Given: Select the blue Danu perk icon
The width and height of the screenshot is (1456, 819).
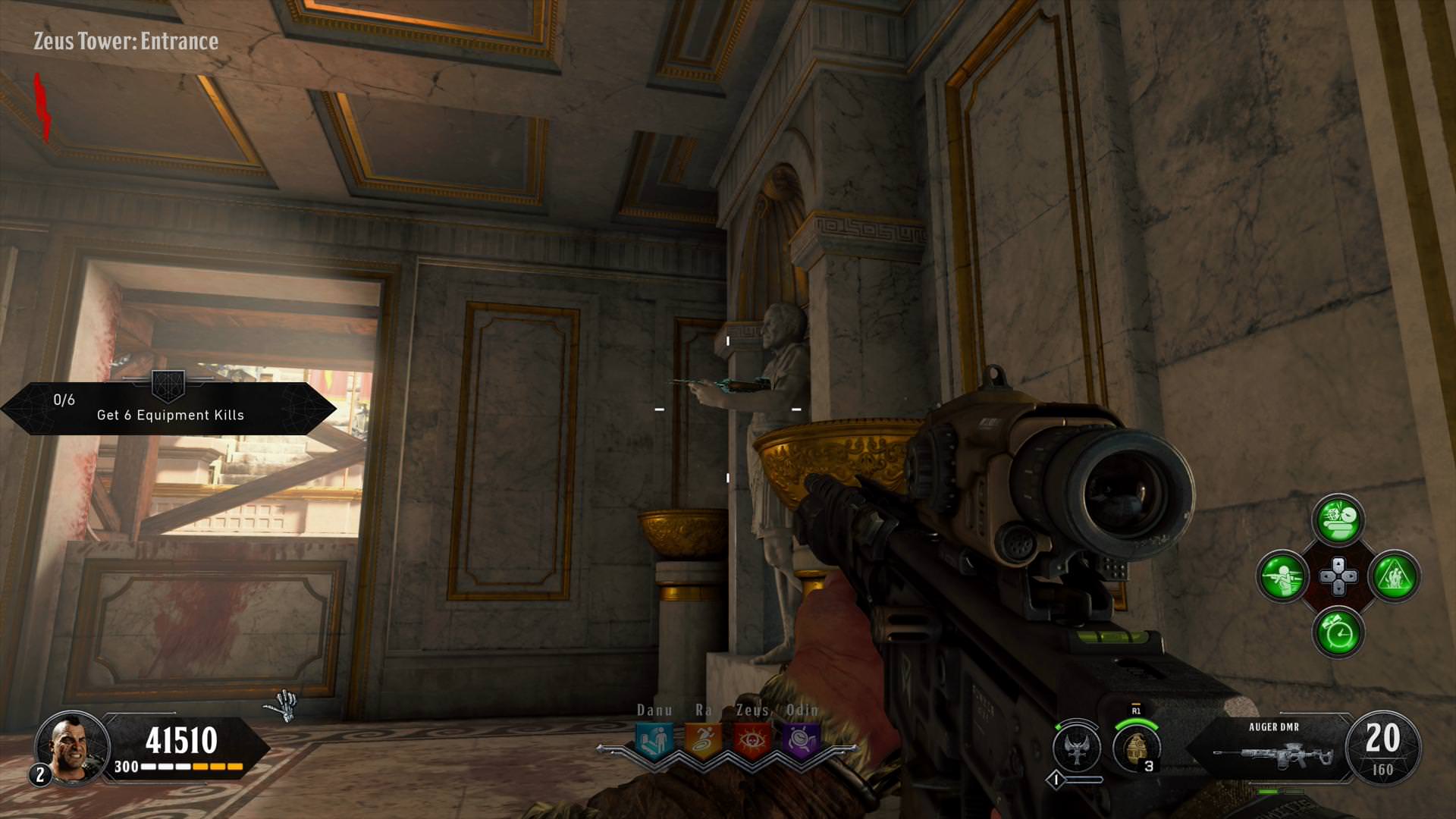Looking at the screenshot, I should pos(654,739).
